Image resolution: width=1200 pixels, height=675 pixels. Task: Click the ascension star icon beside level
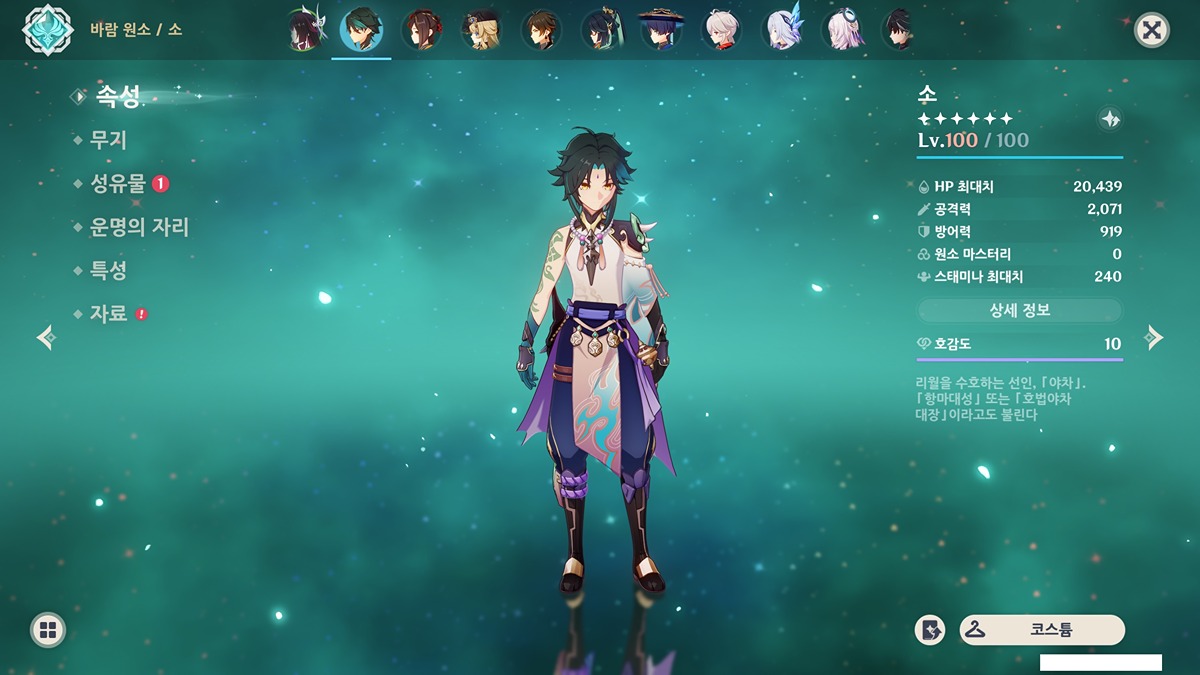1109,119
